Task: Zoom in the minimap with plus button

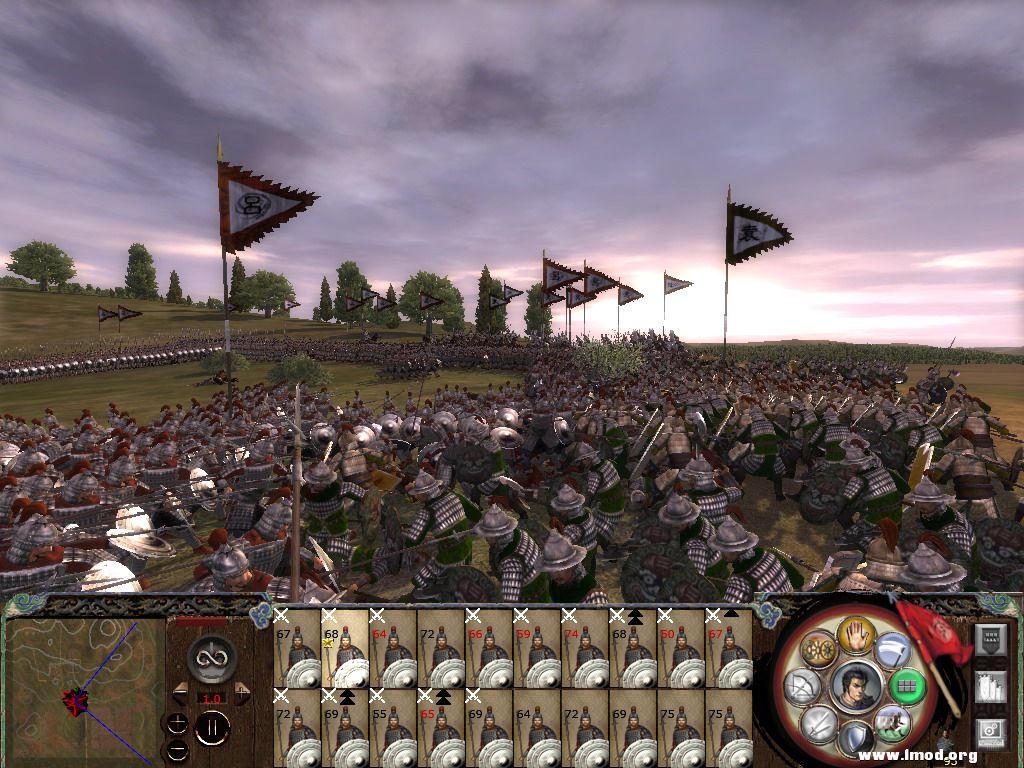Action: (176, 723)
